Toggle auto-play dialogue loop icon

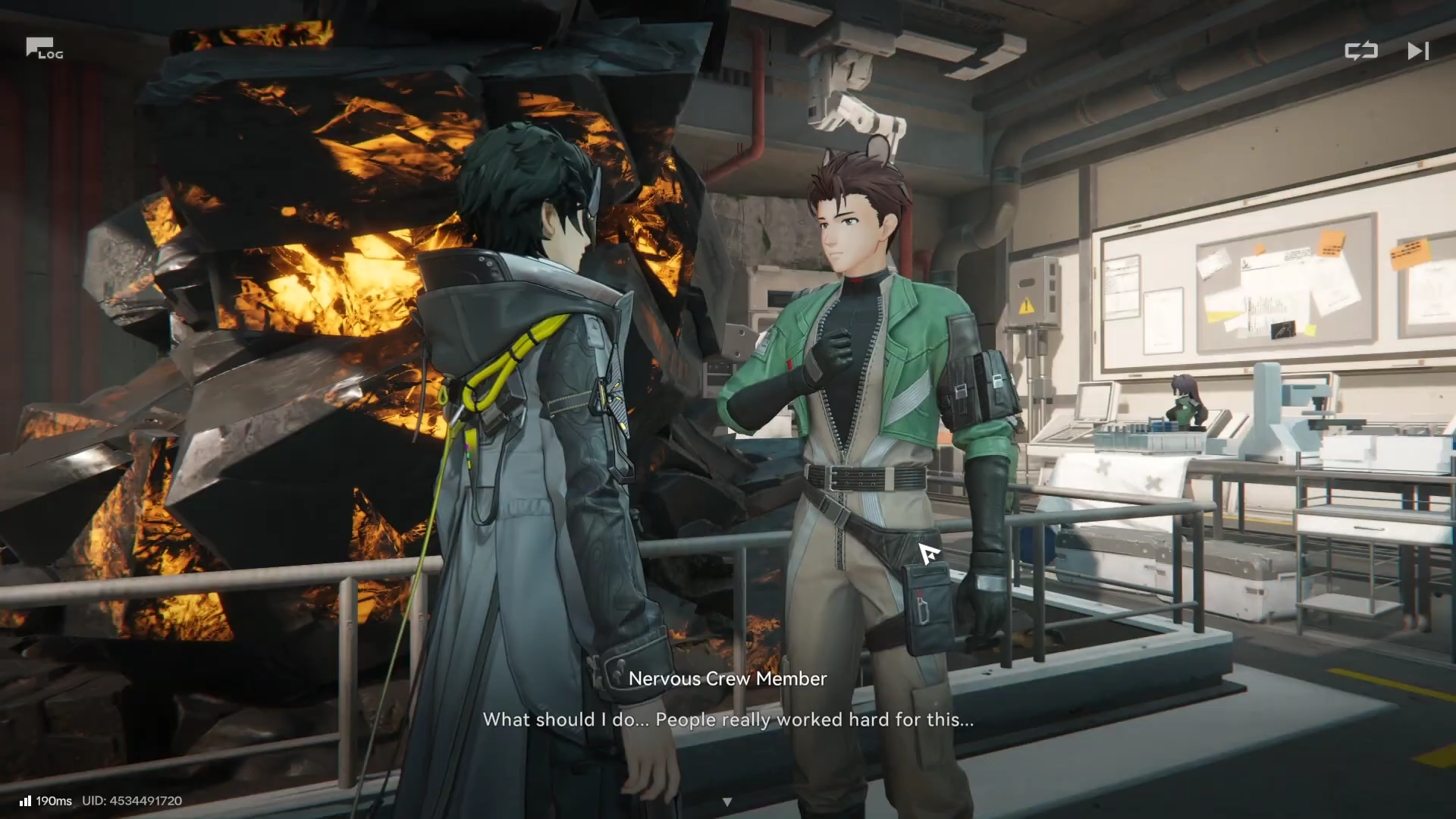[1360, 51]
